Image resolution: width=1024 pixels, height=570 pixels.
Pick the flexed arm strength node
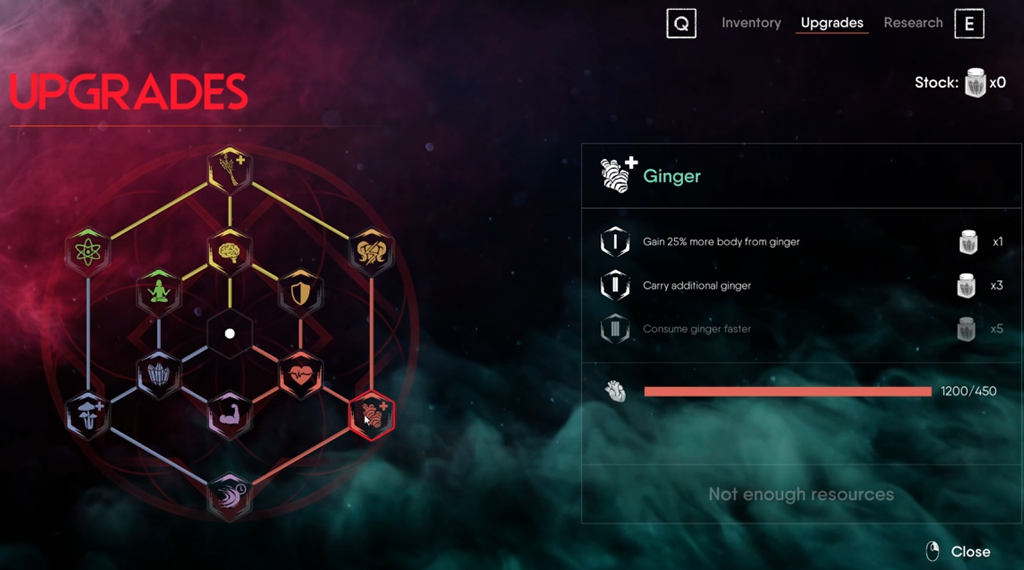click(x=230, y=414)
